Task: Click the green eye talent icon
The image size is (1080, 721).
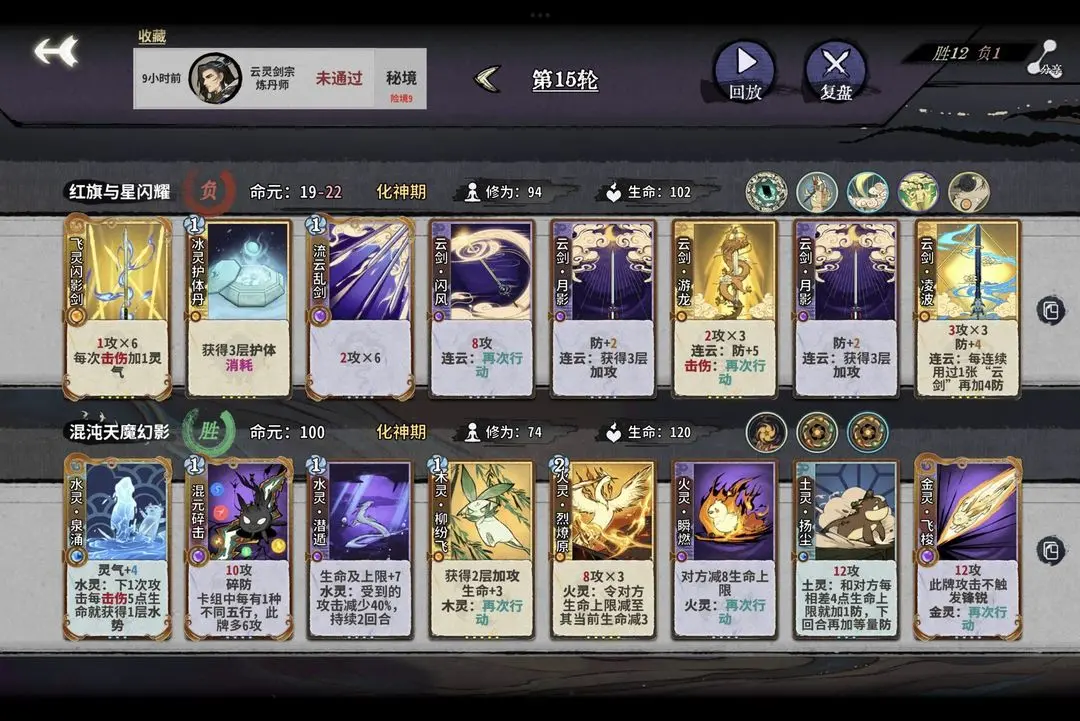Action: (766, 192)
